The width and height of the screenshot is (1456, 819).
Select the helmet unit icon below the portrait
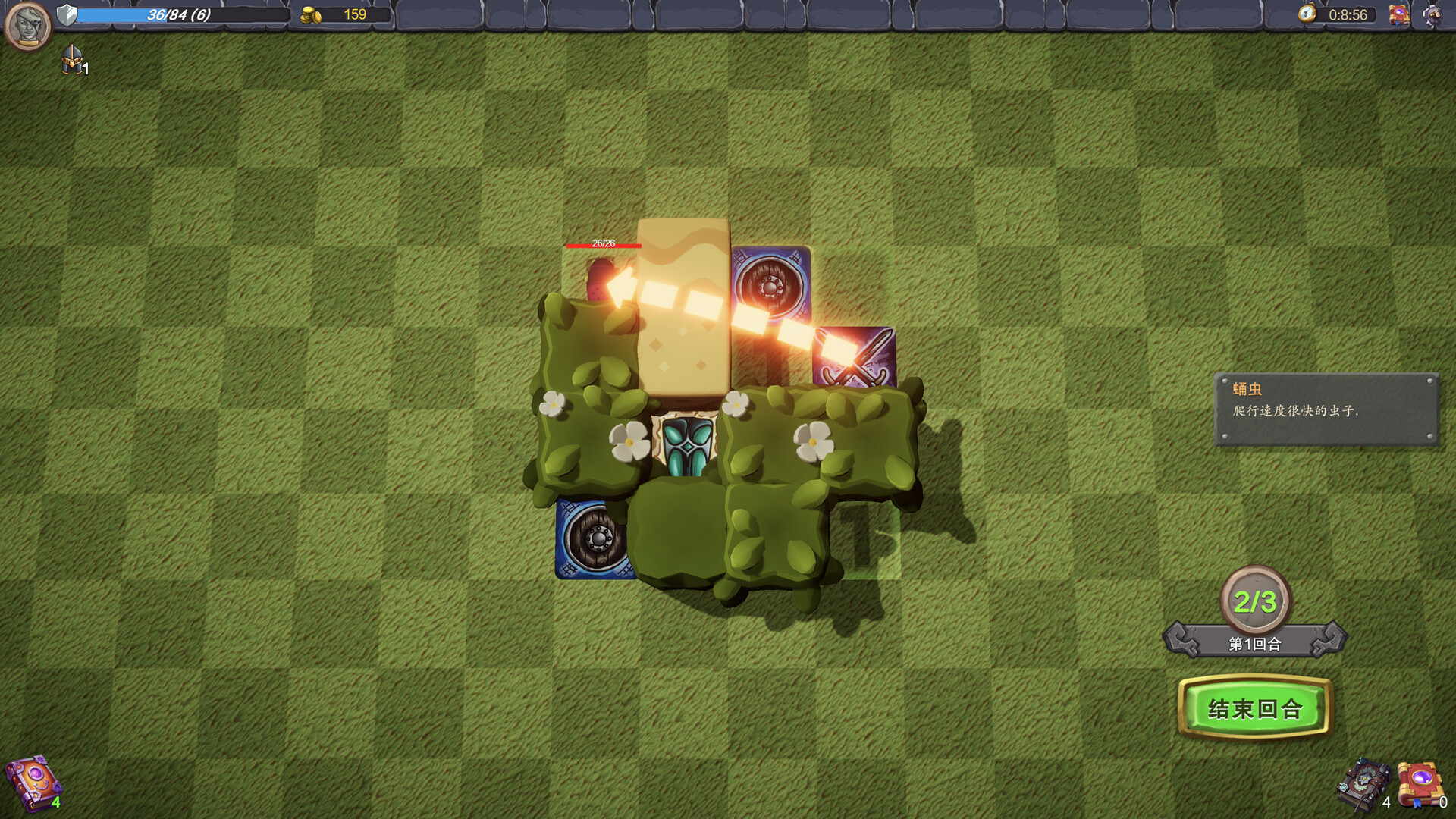(72, 62)
